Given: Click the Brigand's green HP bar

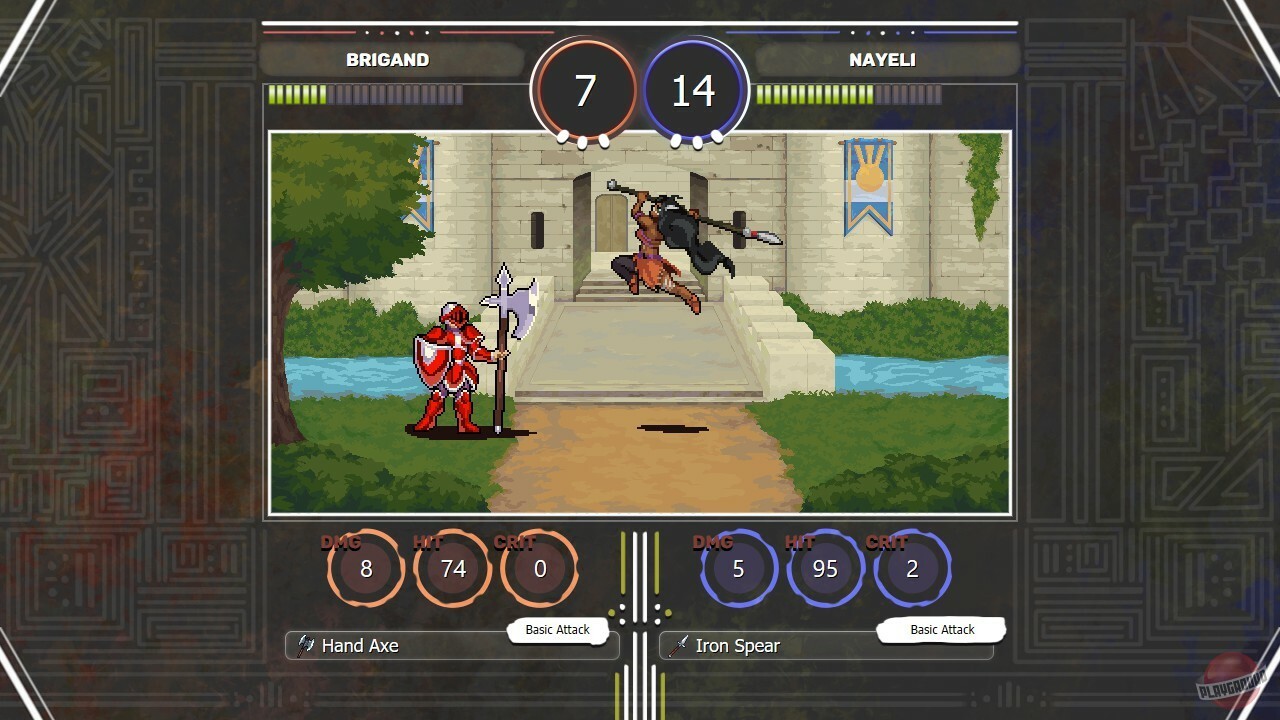Looking at the screenshot, I should 295,96.
